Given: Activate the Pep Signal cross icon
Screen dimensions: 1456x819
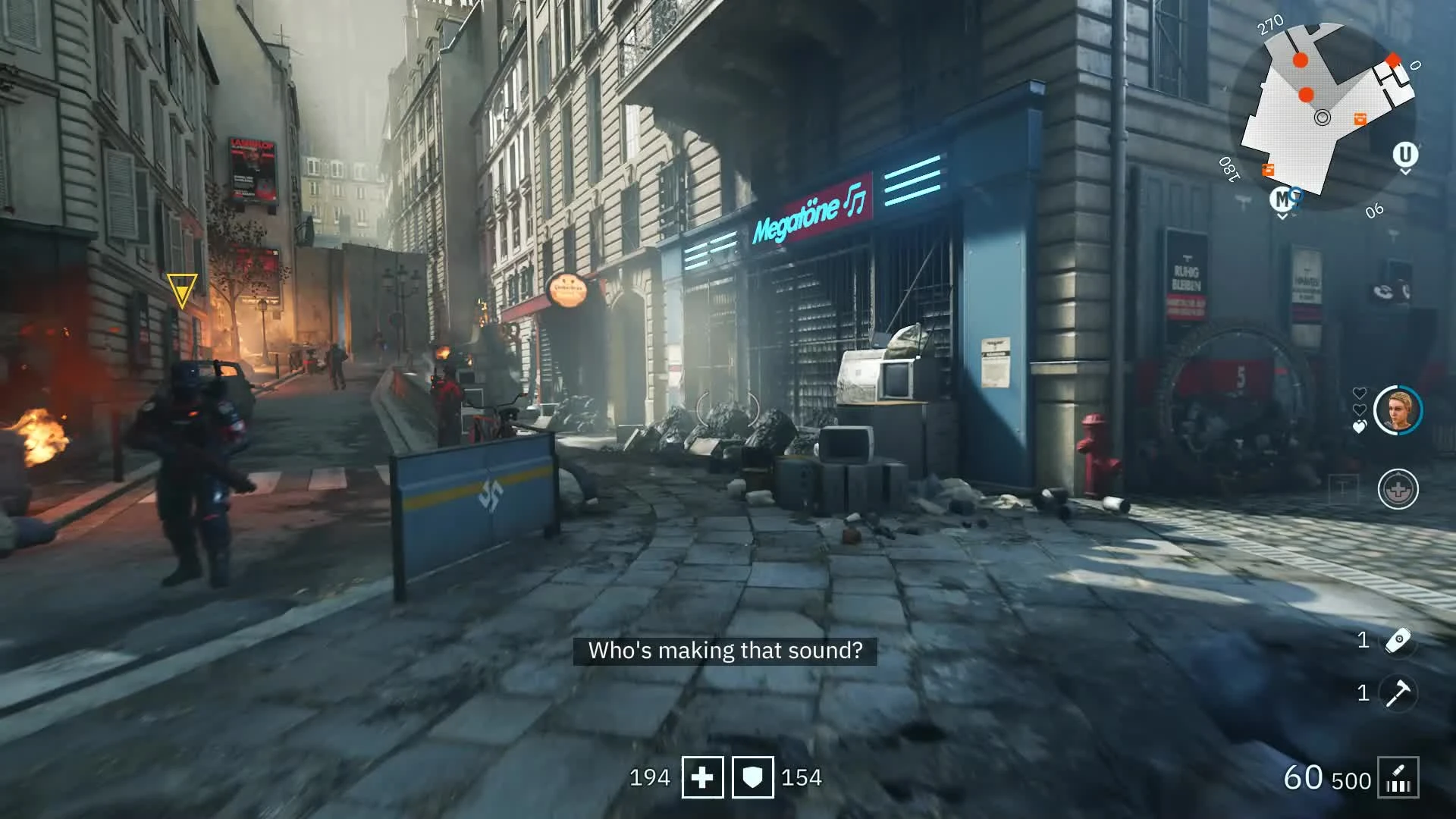Looking at the screenshot, I should (1397, 488).
